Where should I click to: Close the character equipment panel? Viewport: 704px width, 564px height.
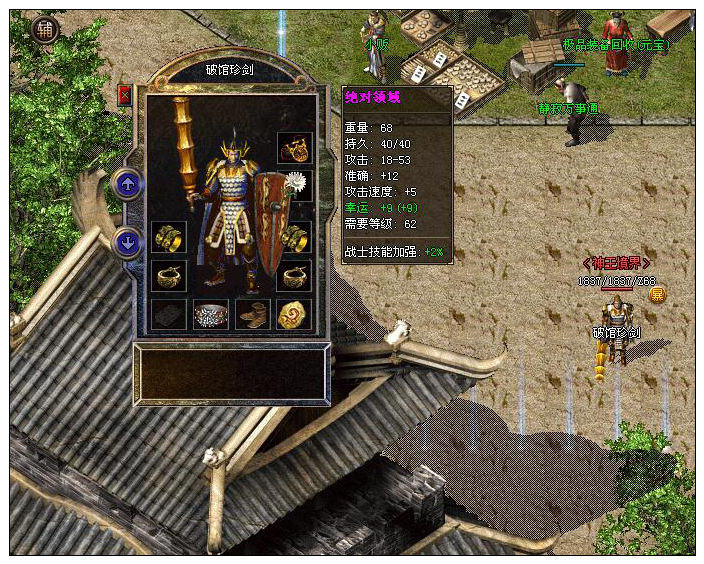point(125,95)
